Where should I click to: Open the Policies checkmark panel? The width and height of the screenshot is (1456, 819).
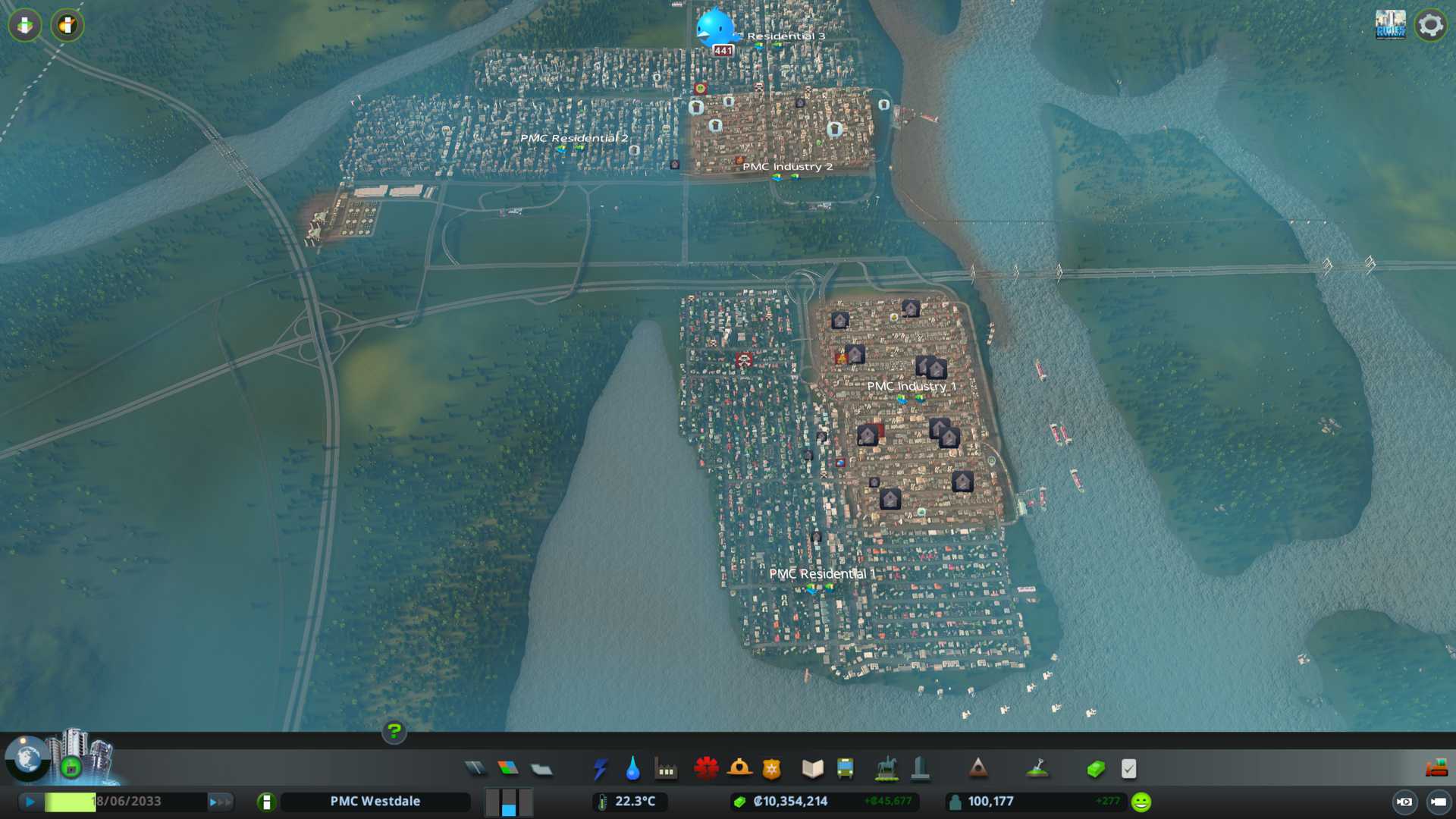click(x=1128, y=769)
